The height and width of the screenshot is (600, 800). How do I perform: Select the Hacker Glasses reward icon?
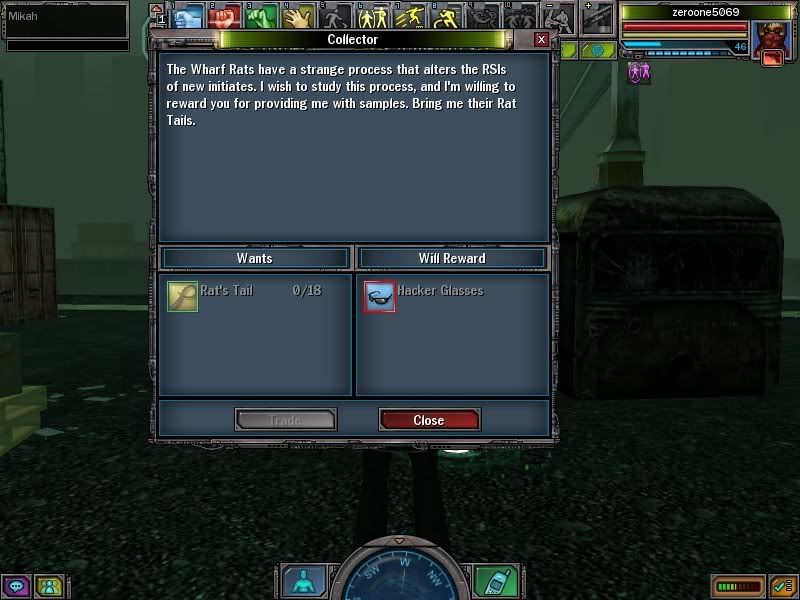click(x=380, y=296)
